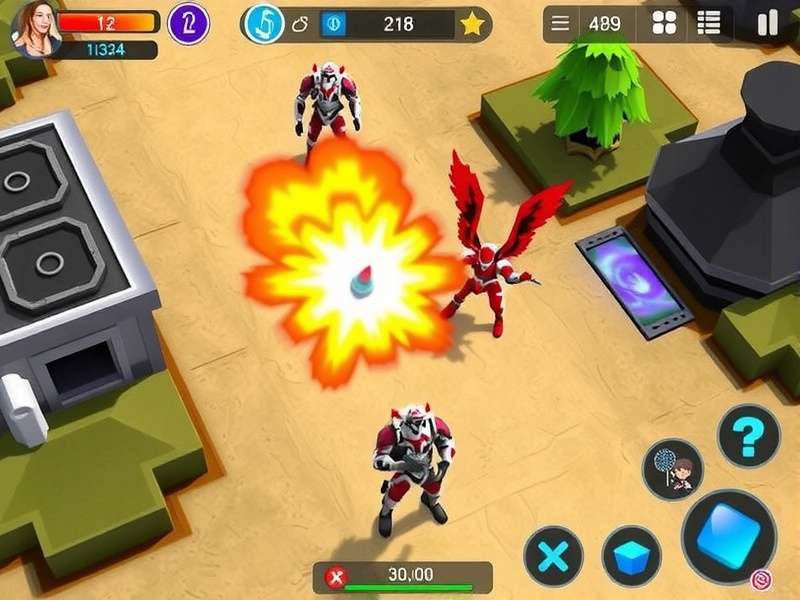Click the gold star icon
The width and height of the screenshot is (800, 600).
pos(472,24)
